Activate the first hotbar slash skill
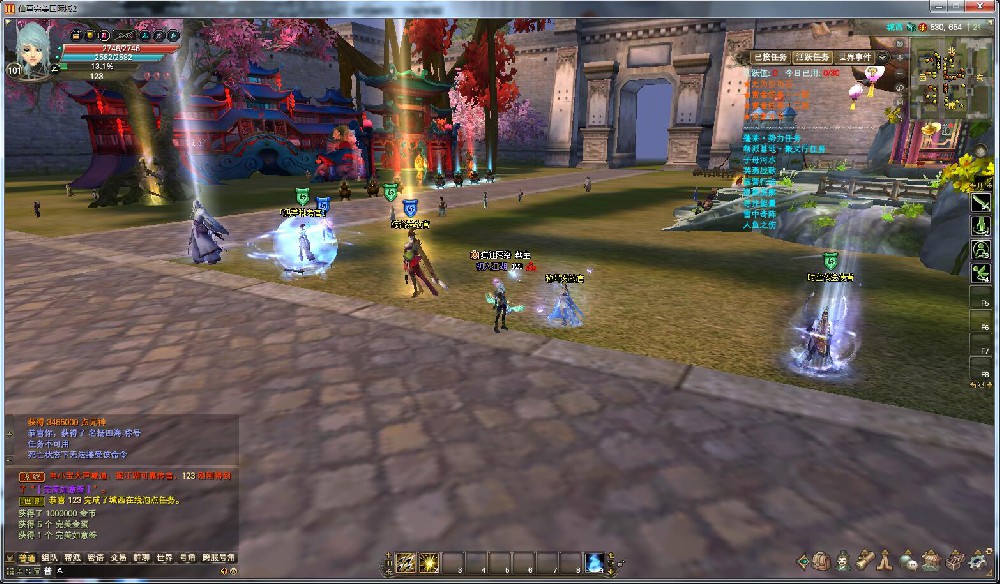 (406, 563)
